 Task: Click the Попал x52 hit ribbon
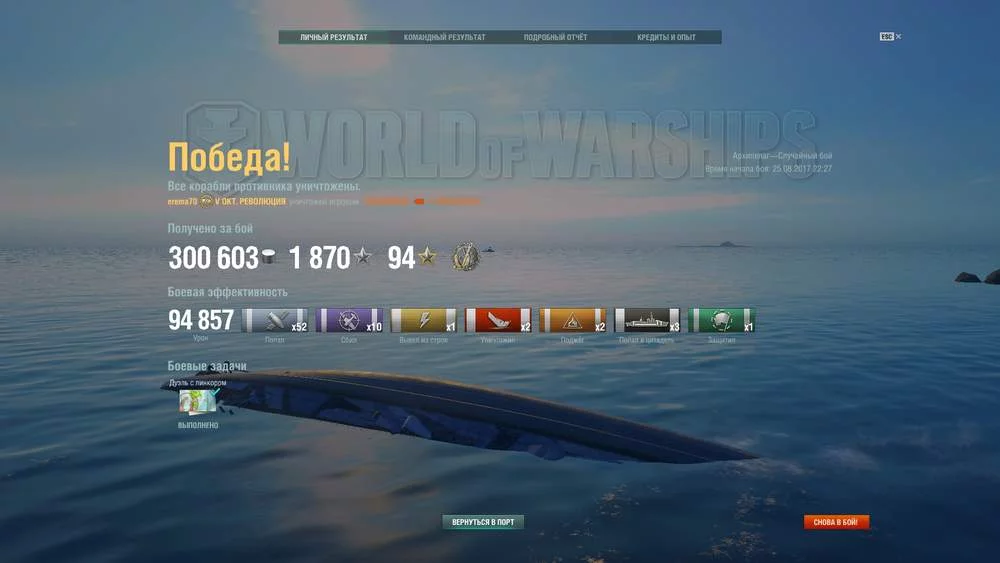coord(275,321)
